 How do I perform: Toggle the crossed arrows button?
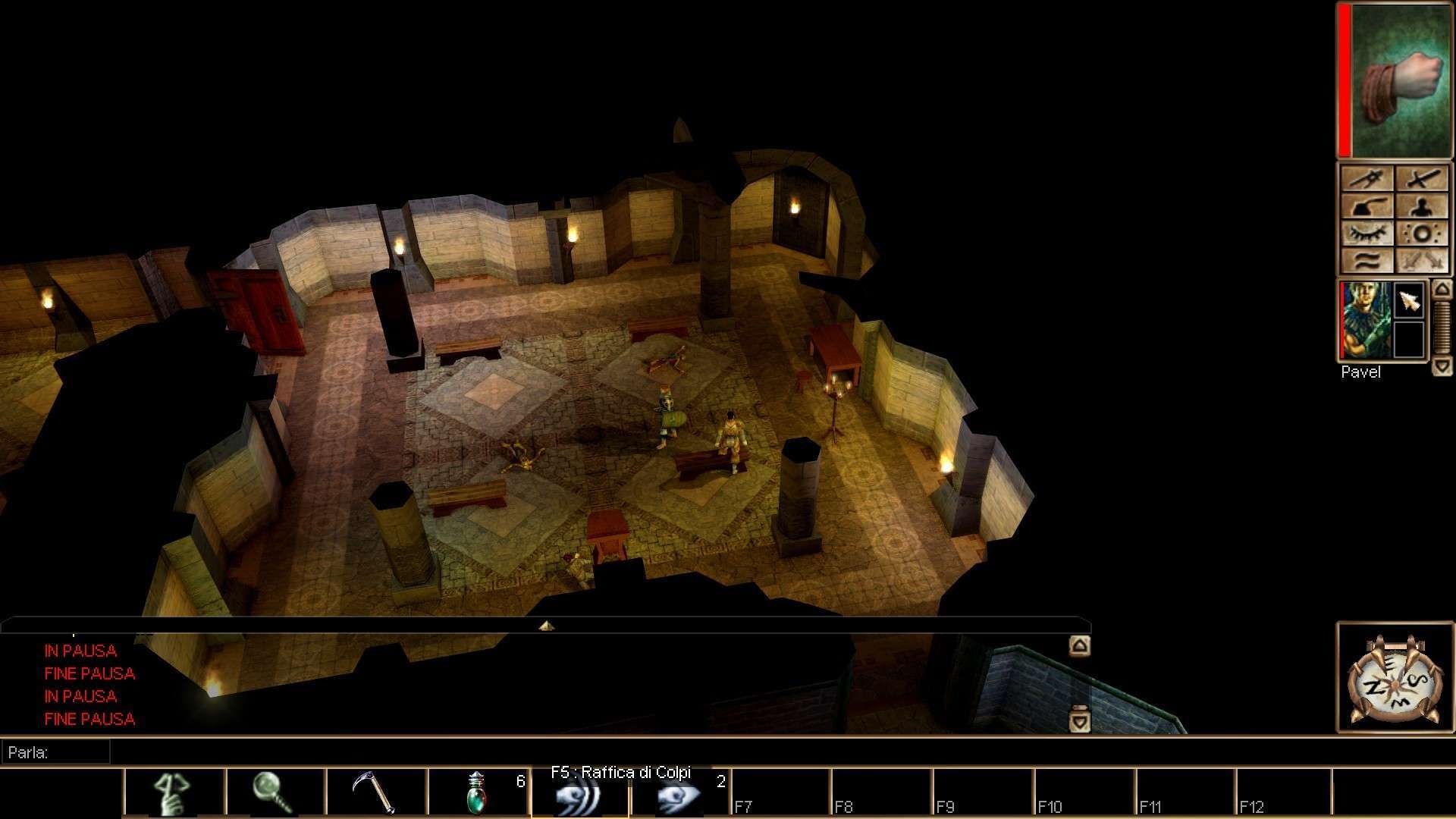tap(1423, 261)
